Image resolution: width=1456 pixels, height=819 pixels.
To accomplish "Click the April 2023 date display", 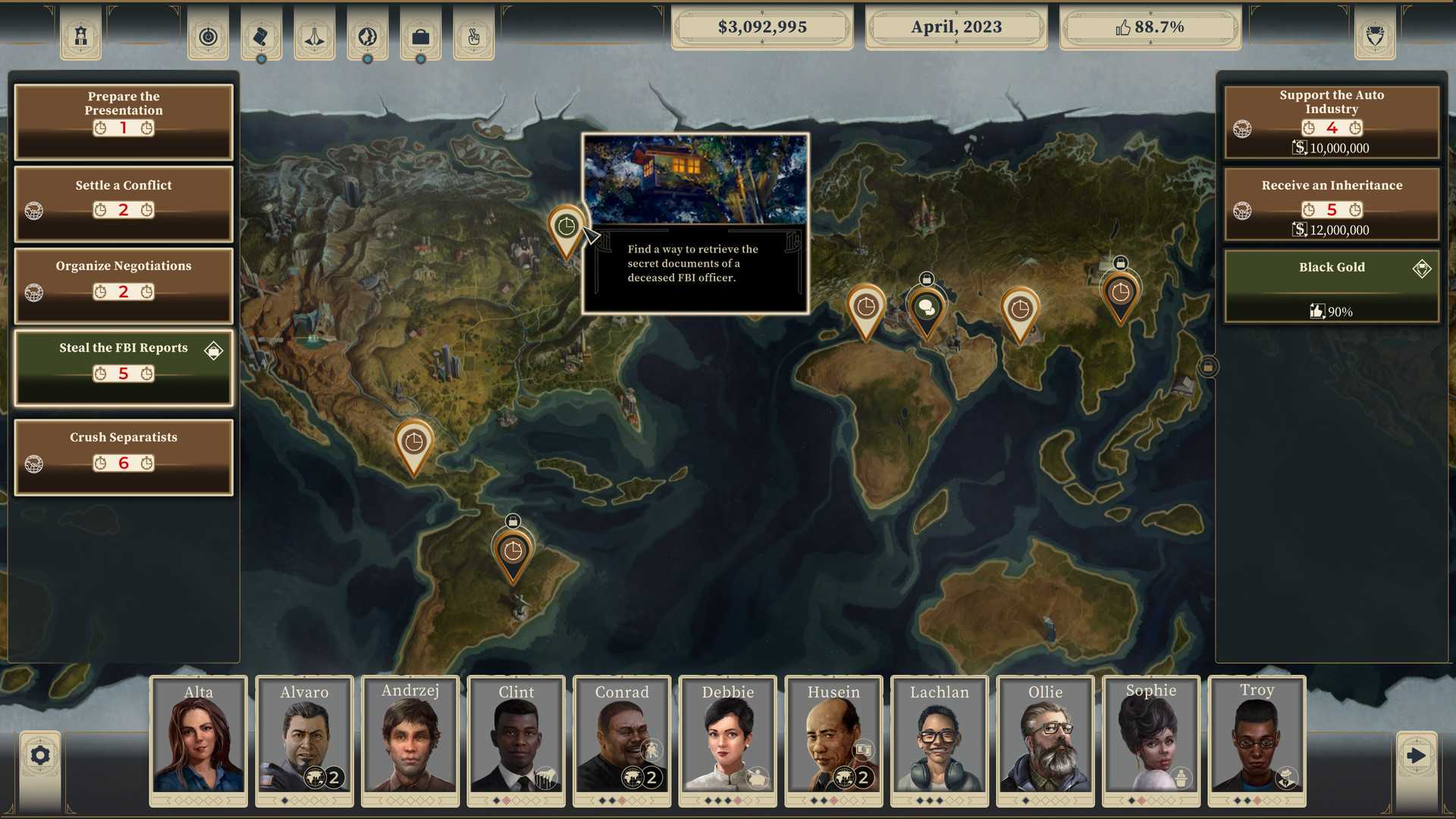I will (955, 27).
